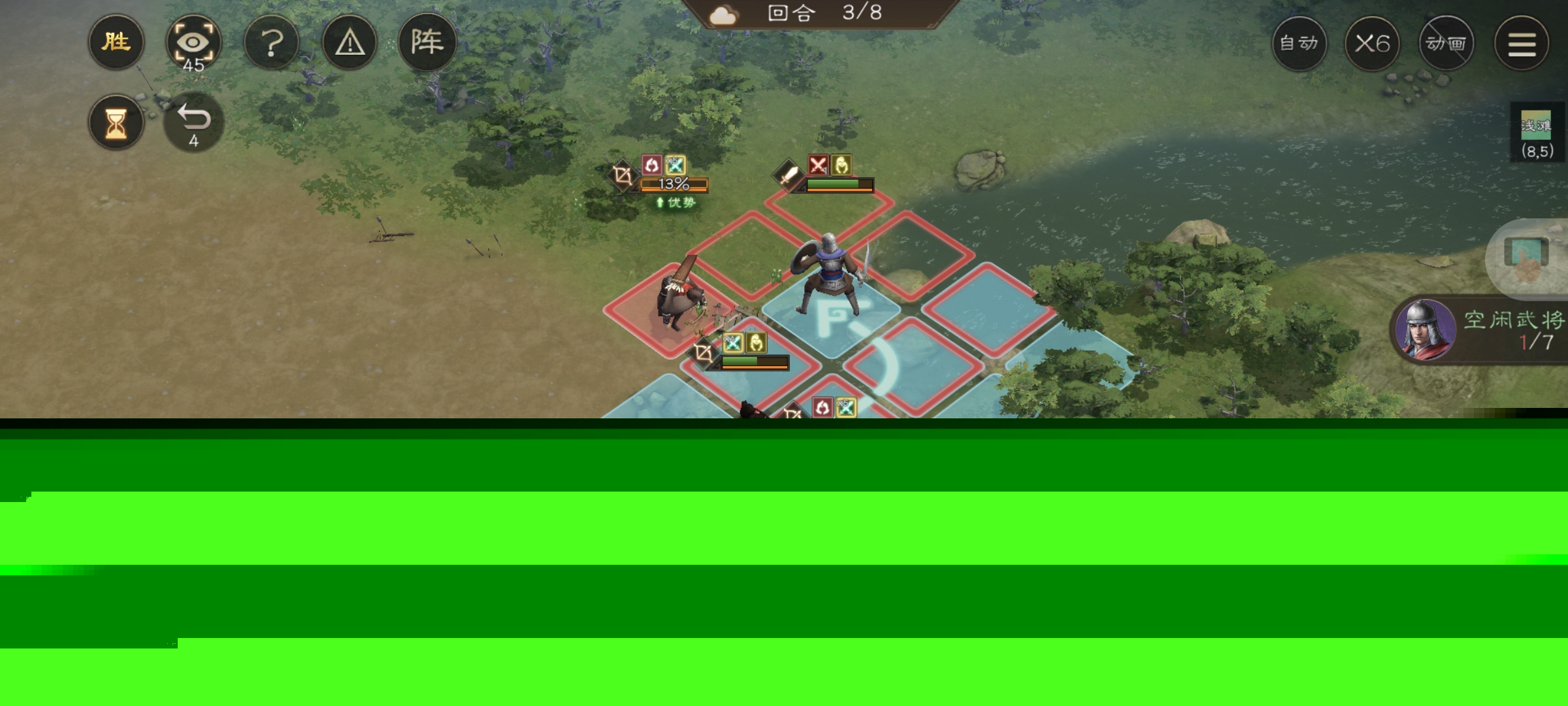Click the x5 crossed swords counter icon

coord(675,165)
